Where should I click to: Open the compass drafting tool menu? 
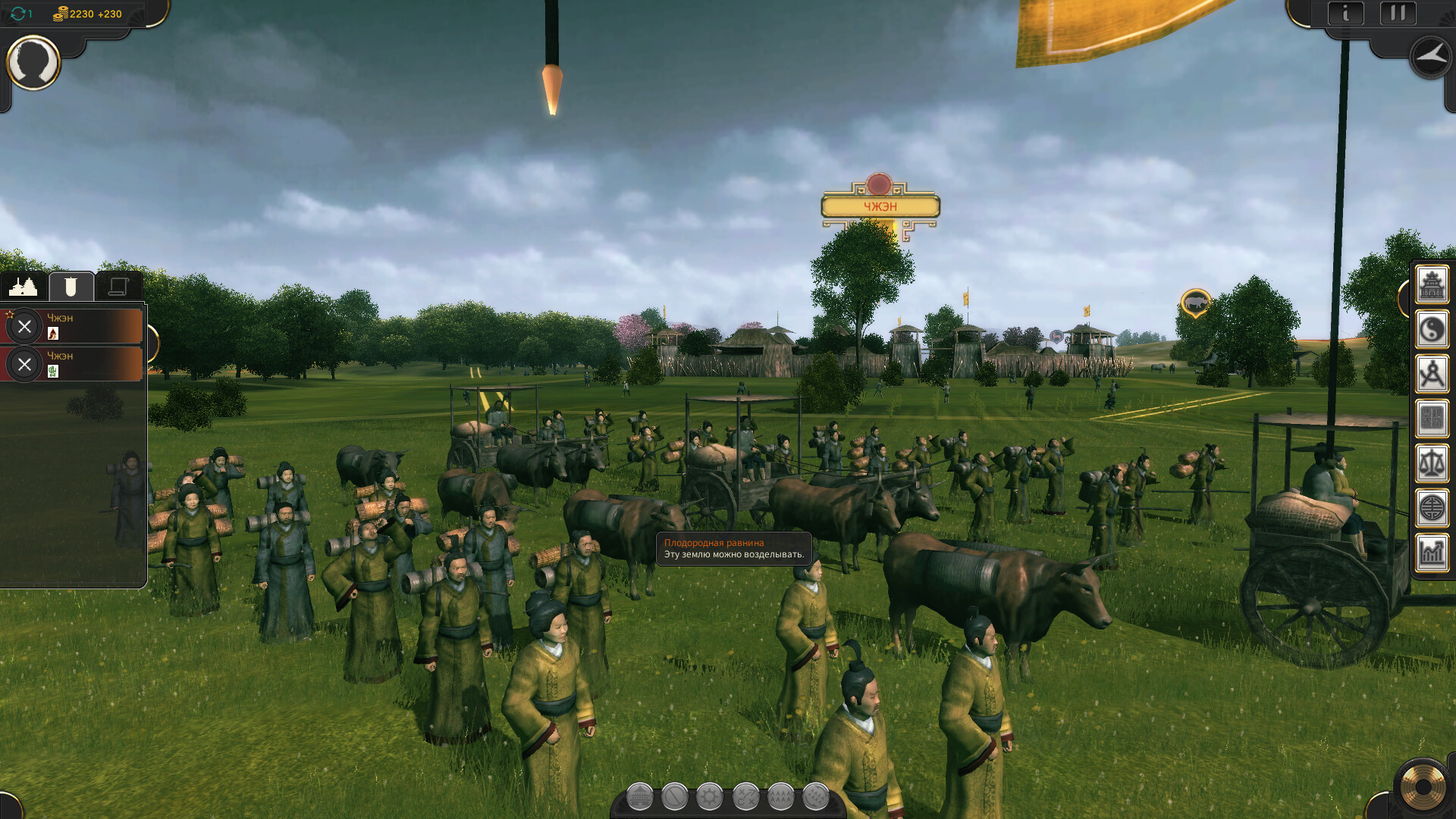click(1432, 375)
